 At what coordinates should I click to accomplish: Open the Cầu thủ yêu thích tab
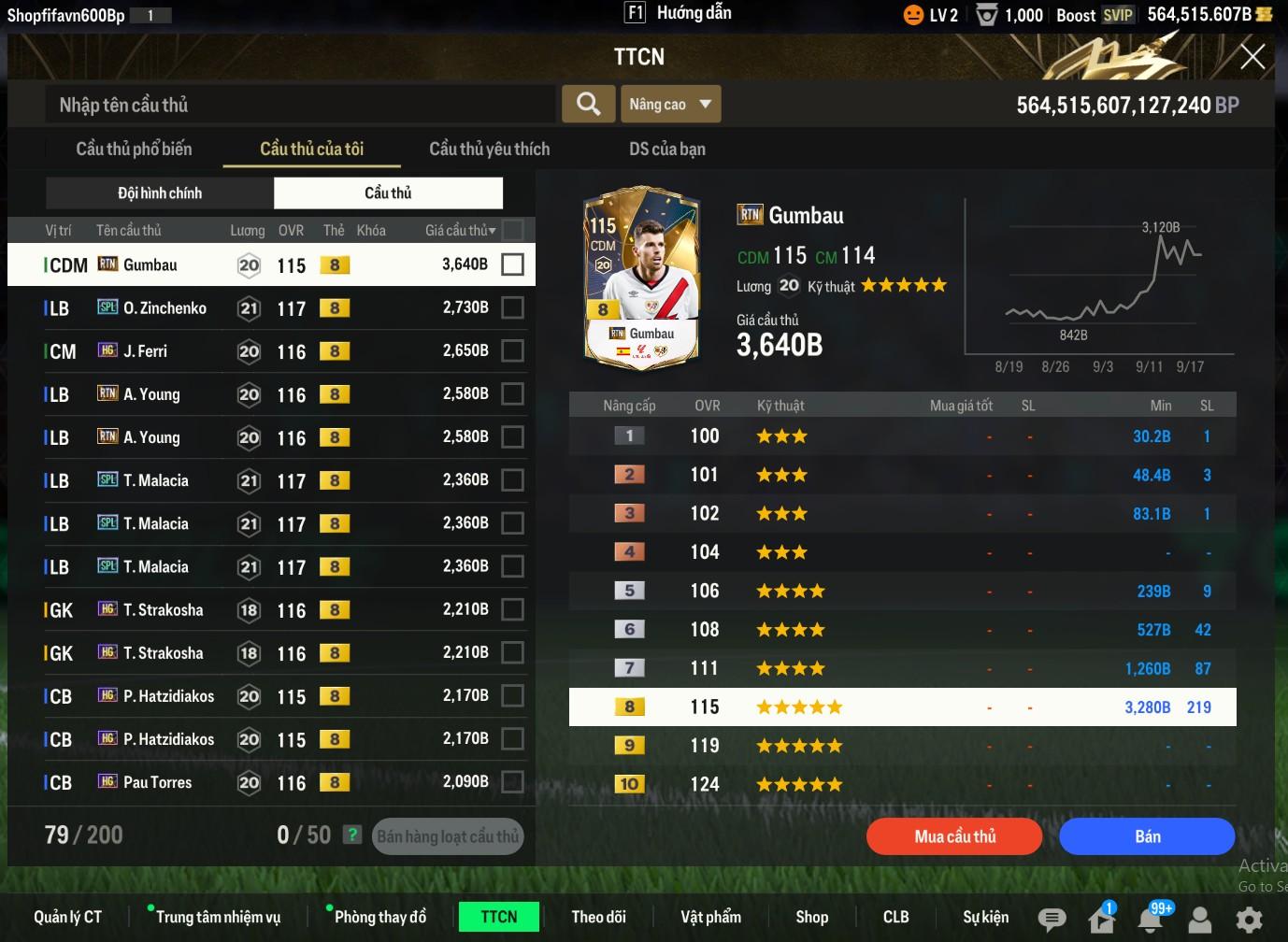click(x=489, y=149)
